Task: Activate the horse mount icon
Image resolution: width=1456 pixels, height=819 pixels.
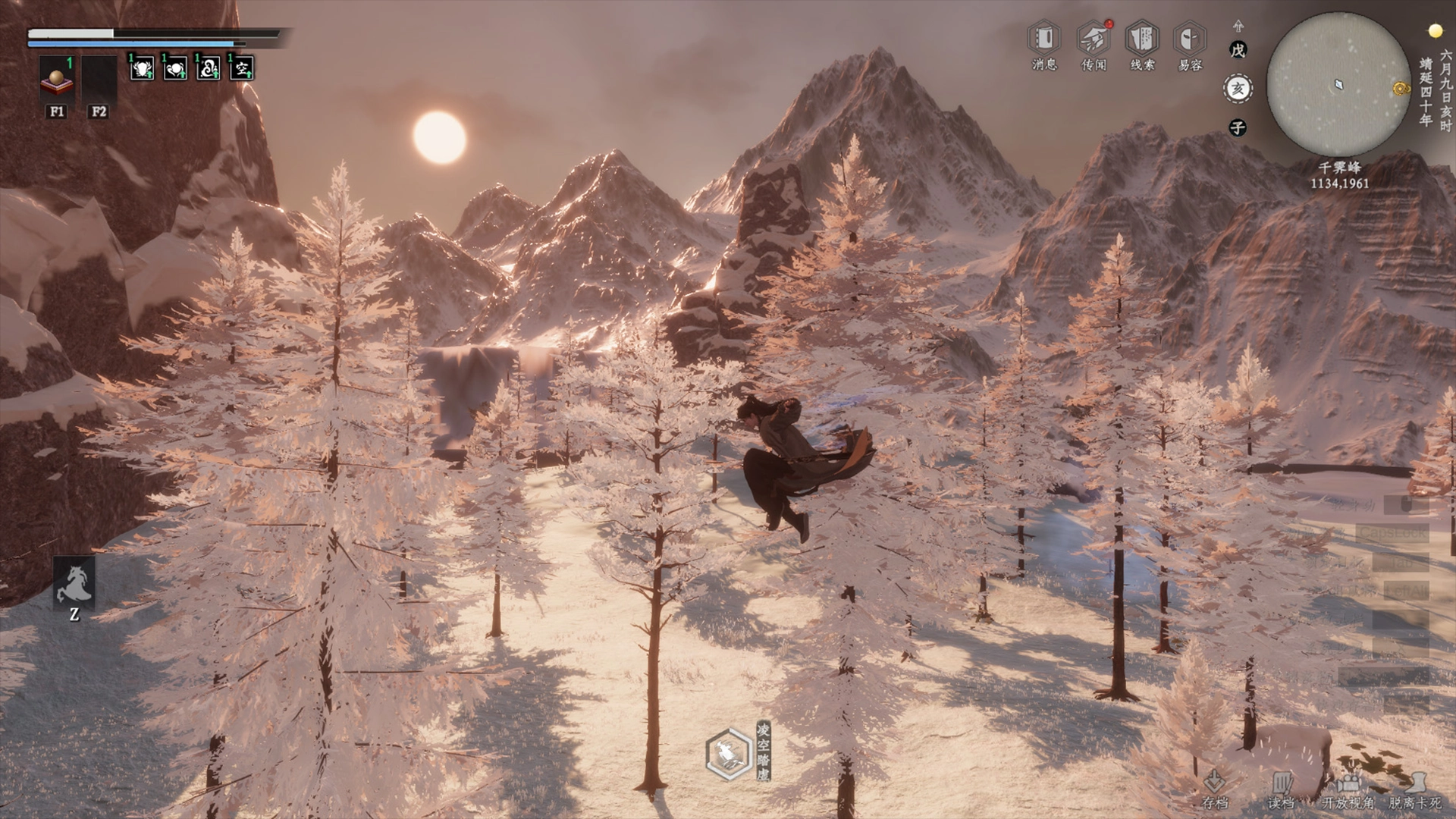Action: pyautogui.click(x=74, y=583)
